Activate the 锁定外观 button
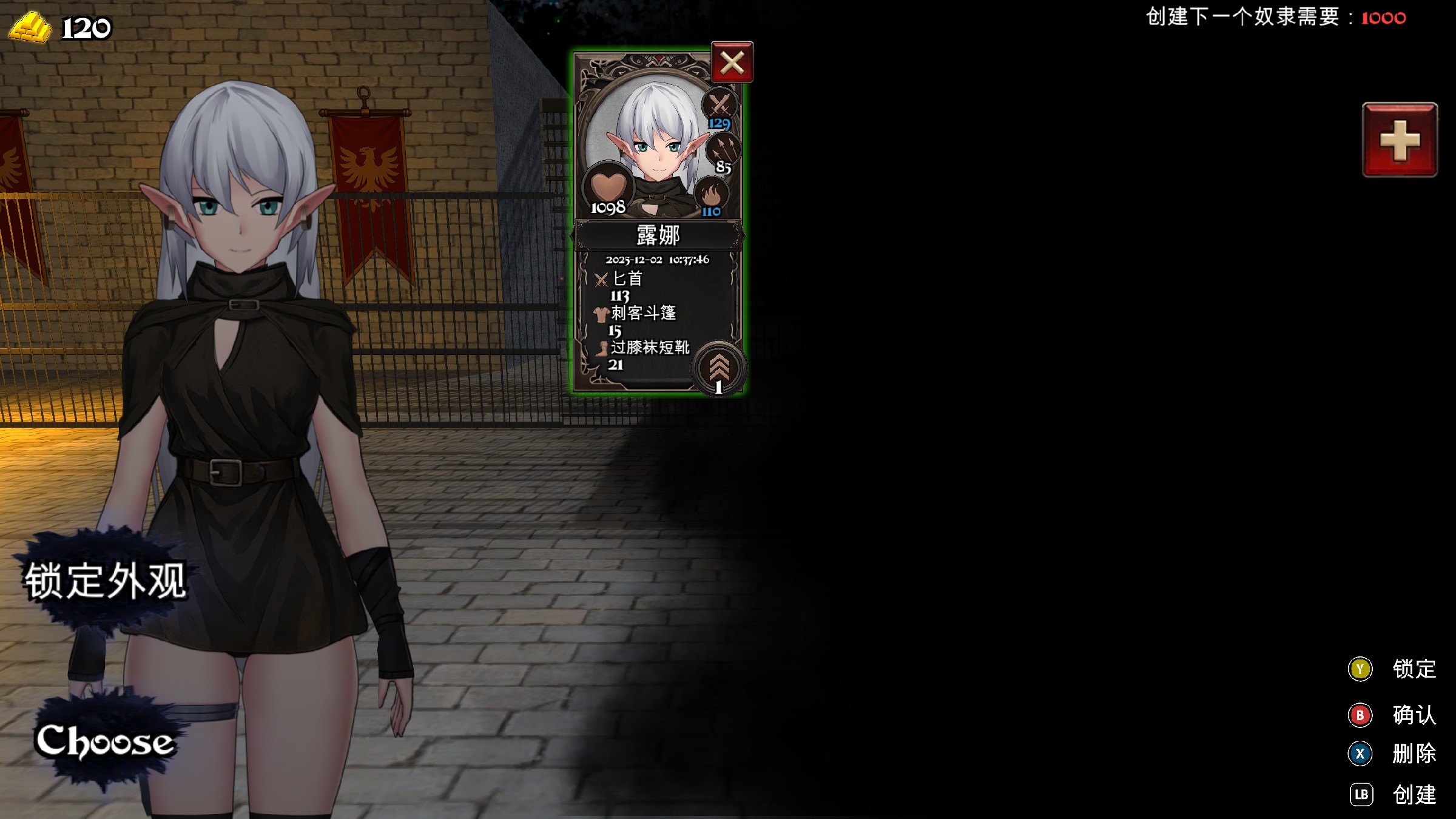Viewport: 1456px width, 819px height. 105,581
